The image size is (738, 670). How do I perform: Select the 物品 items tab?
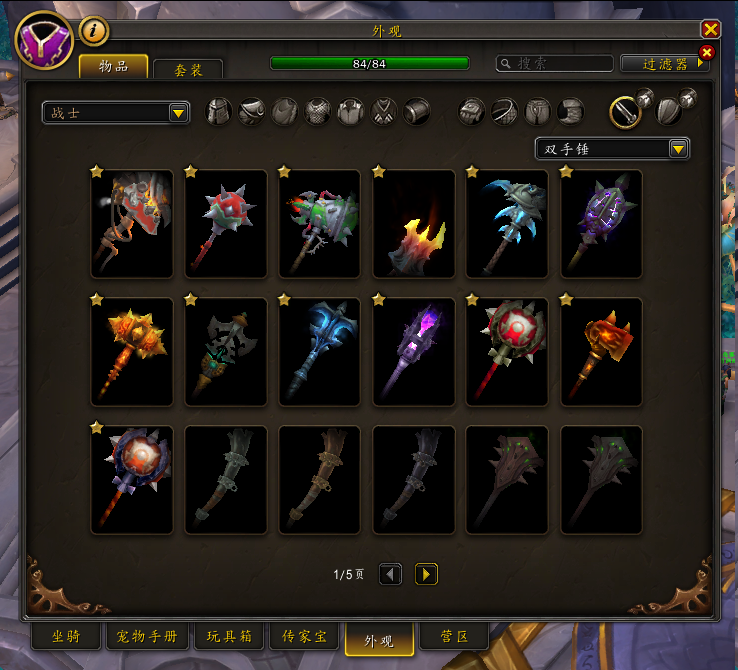point(113,67)
